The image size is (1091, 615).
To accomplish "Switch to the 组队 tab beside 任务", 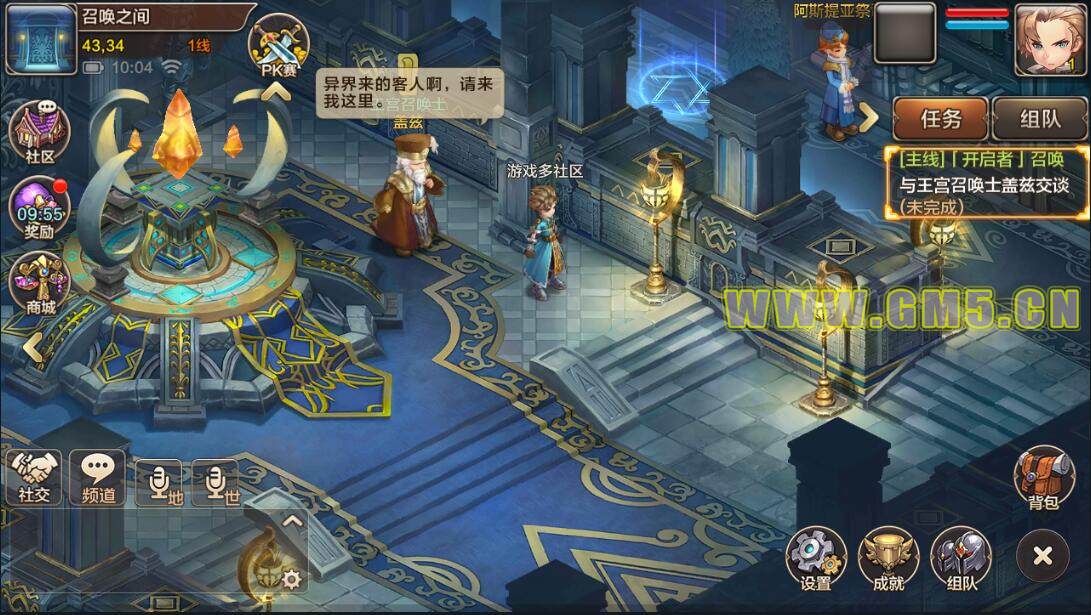I will point(1039,119).
